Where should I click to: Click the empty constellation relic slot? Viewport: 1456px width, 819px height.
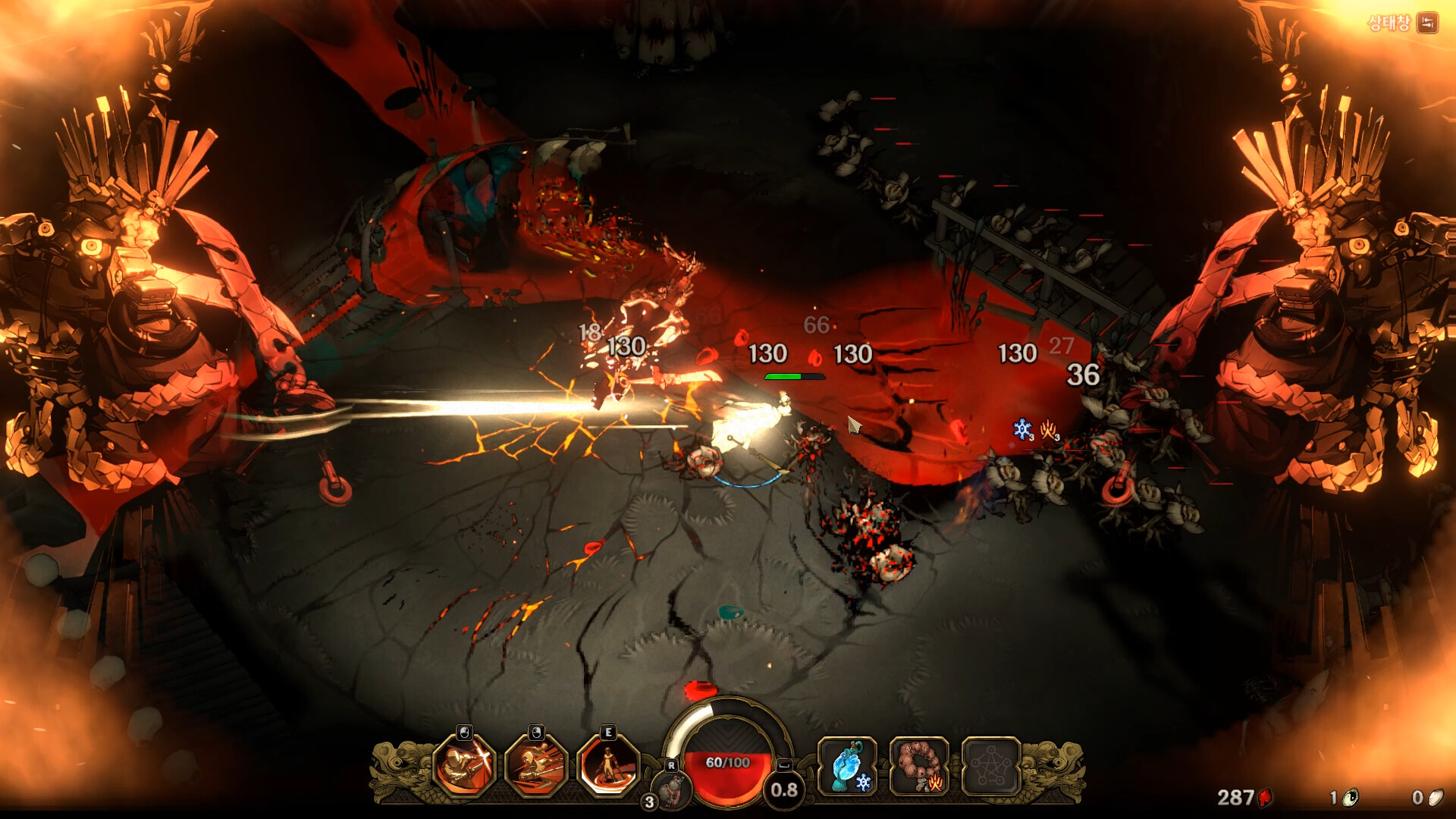point(990,766)
